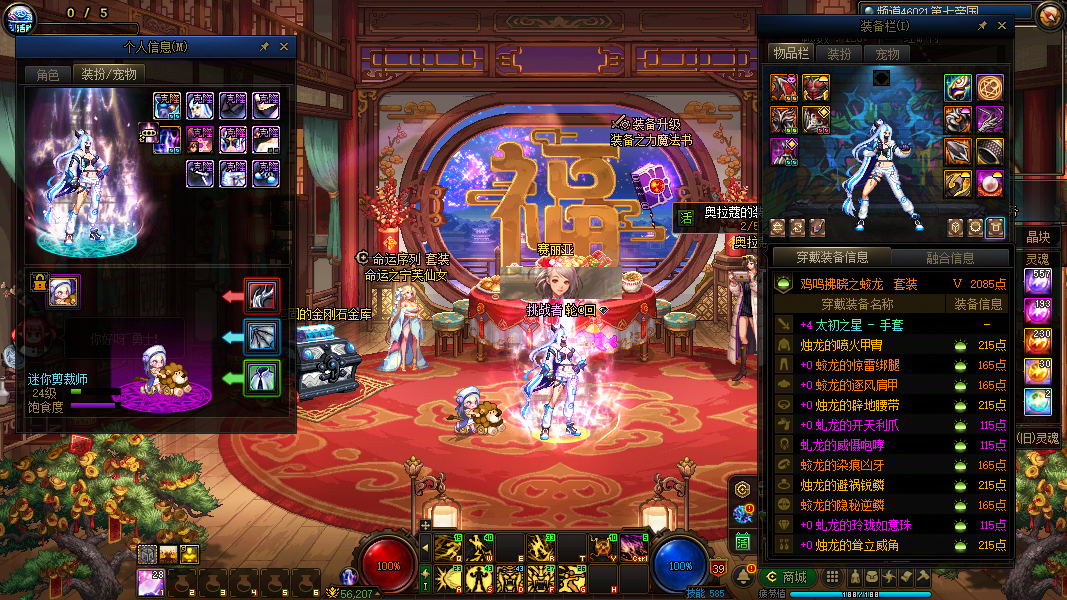Click the golden magic circle equipment slot
The image size is (1067, 600).
pos(990,88)
